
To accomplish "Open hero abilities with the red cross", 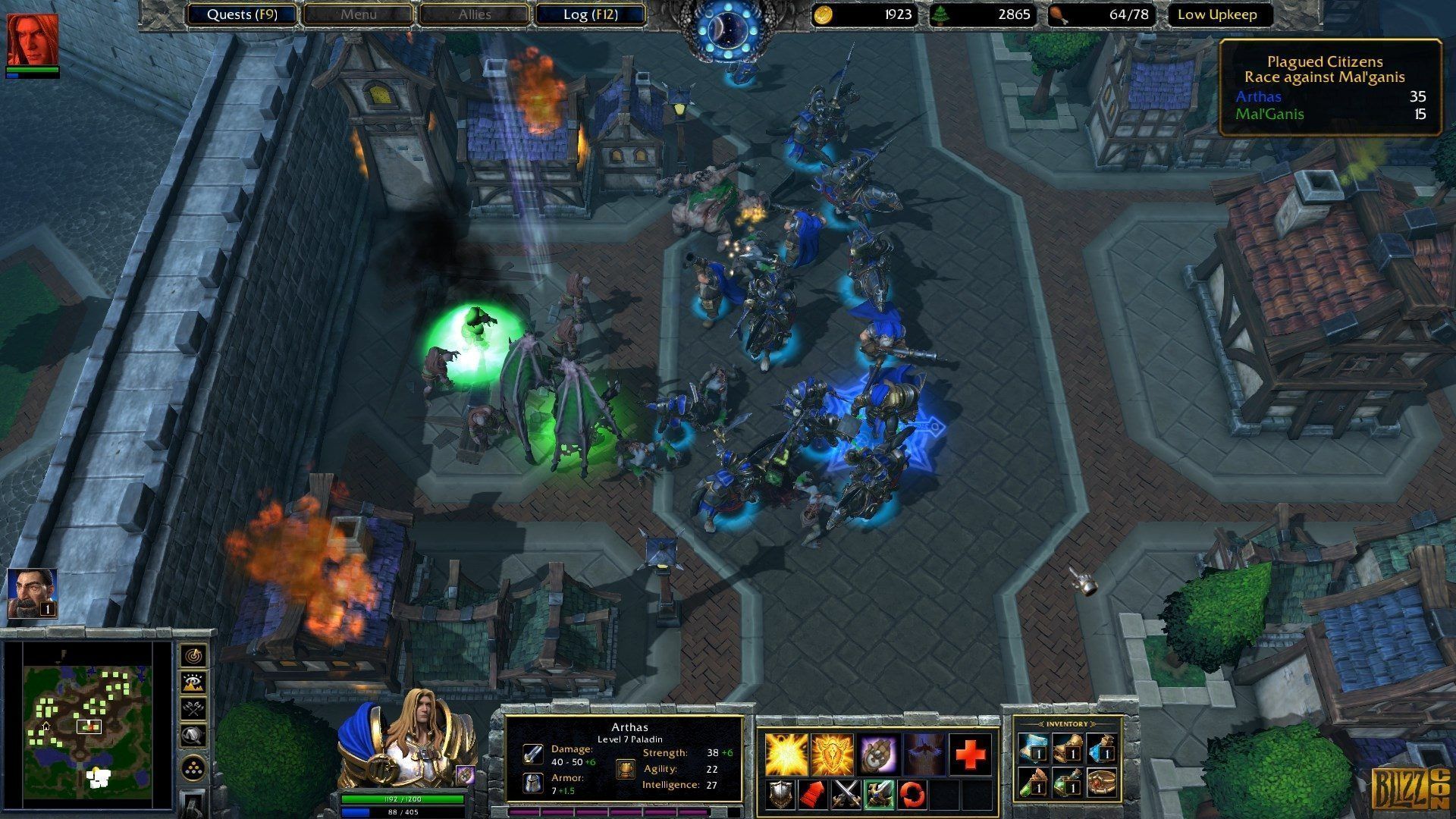I will click(970, 754).
